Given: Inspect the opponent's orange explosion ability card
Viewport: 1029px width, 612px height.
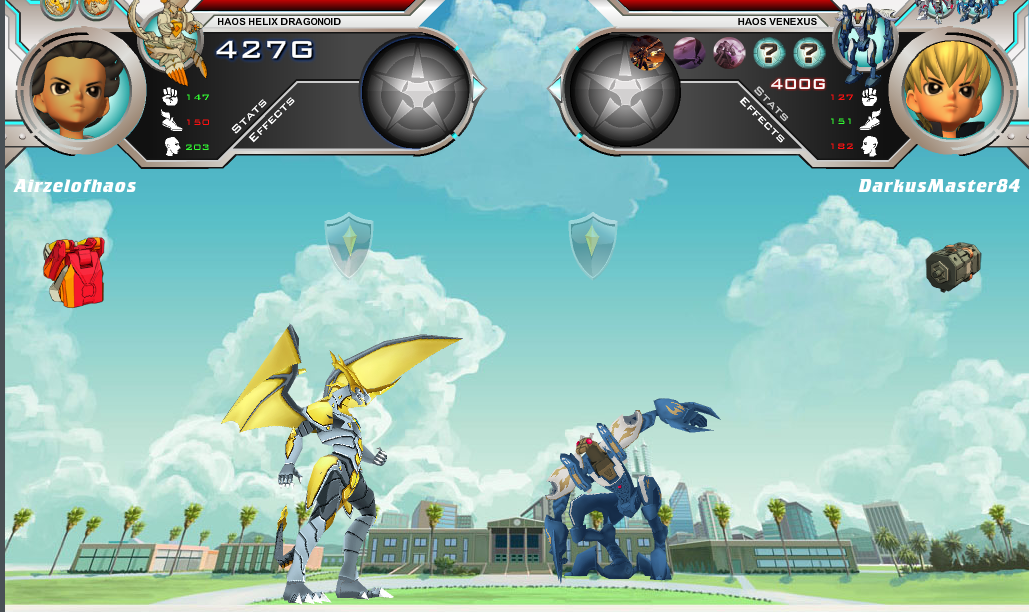Looking at the screenshot, I should pos(647,52).
